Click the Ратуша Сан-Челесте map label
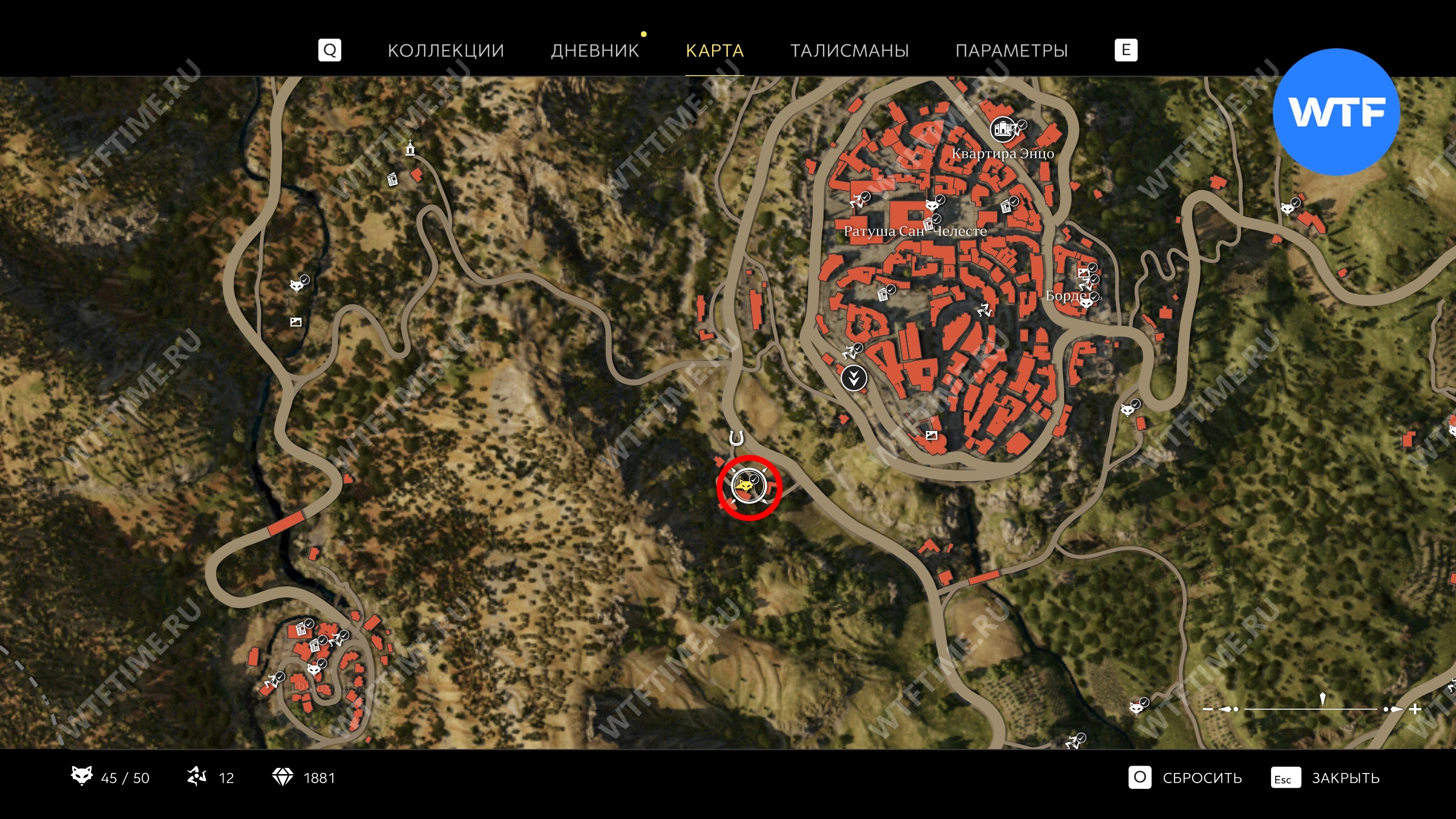This screenshot has height=819, width=1456. pos(915,231)
